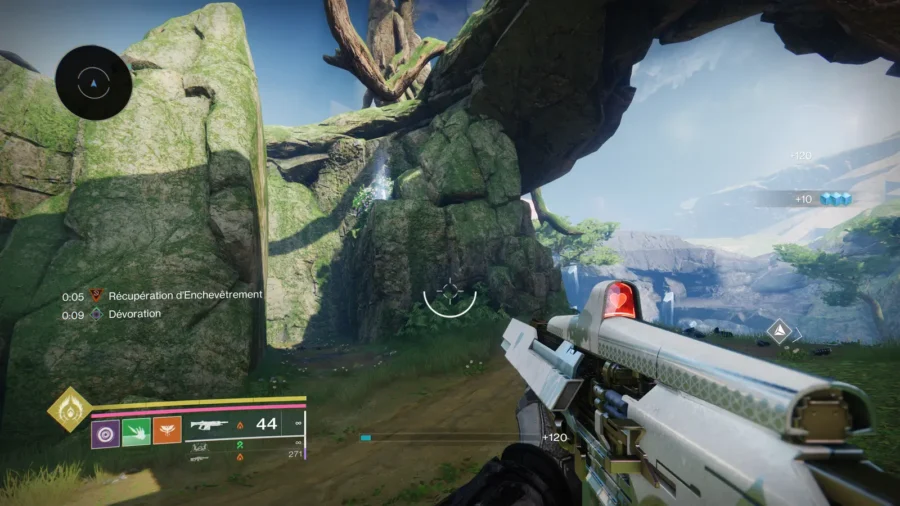Trigger the orange class ability icon

166,432
